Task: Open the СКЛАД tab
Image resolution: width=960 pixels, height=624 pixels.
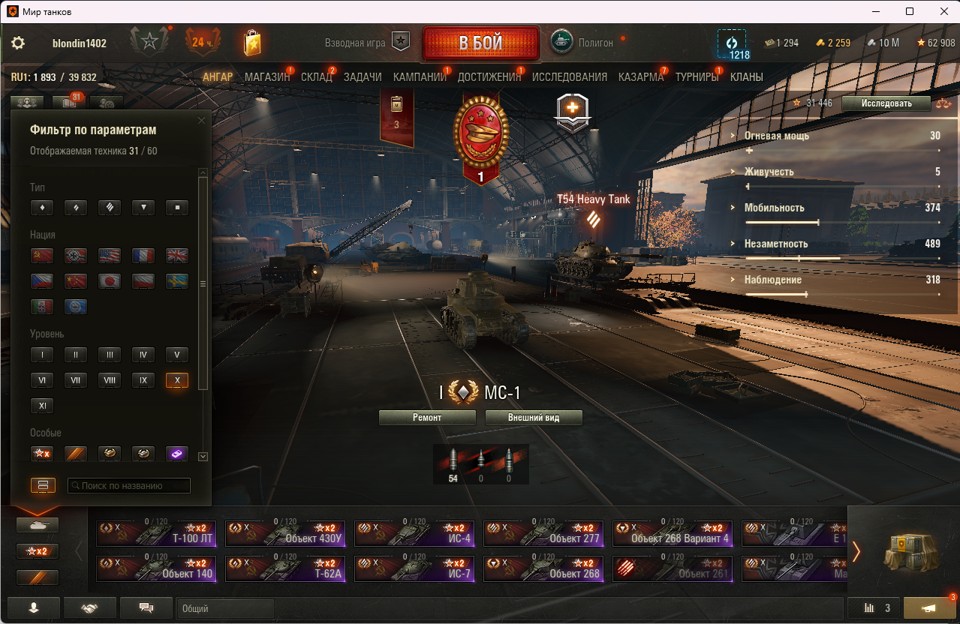Action: coord(316,77)
